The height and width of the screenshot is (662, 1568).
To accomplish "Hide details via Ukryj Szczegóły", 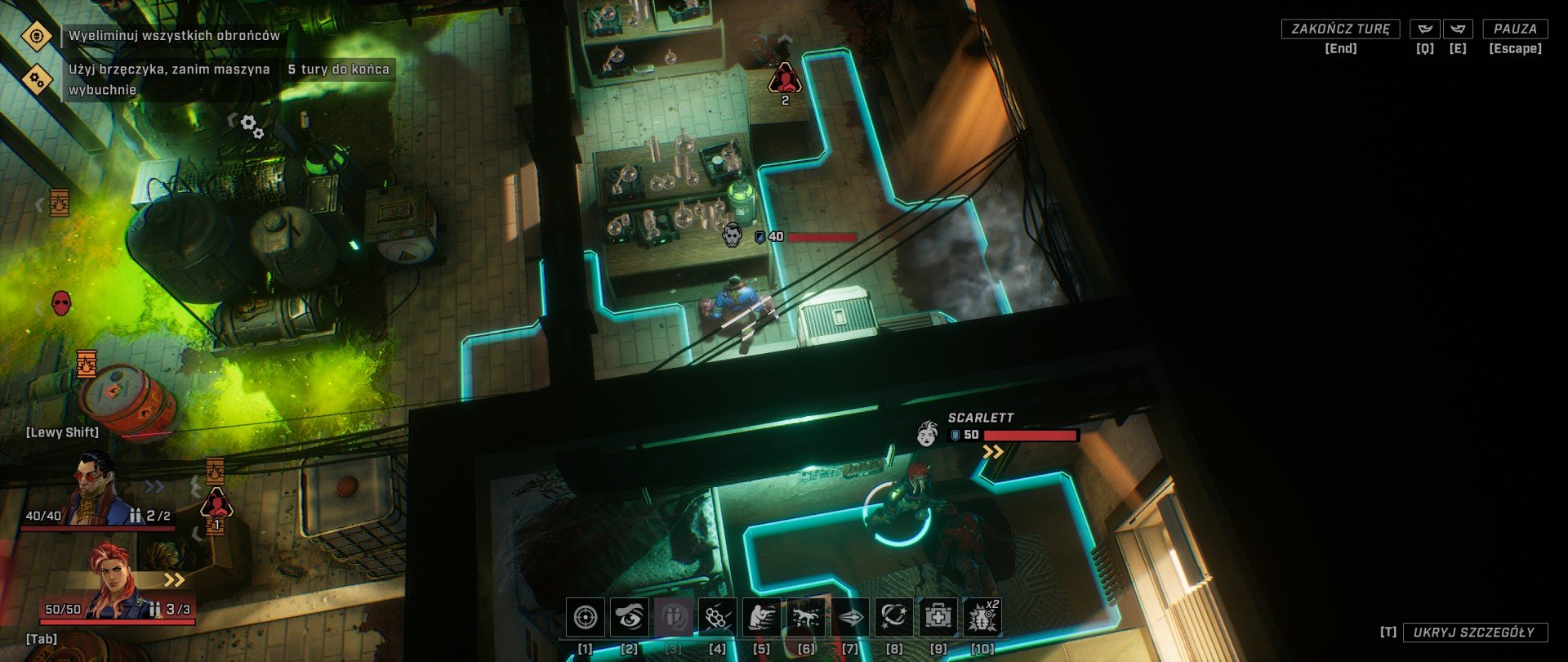I will tap(1475, 632).
